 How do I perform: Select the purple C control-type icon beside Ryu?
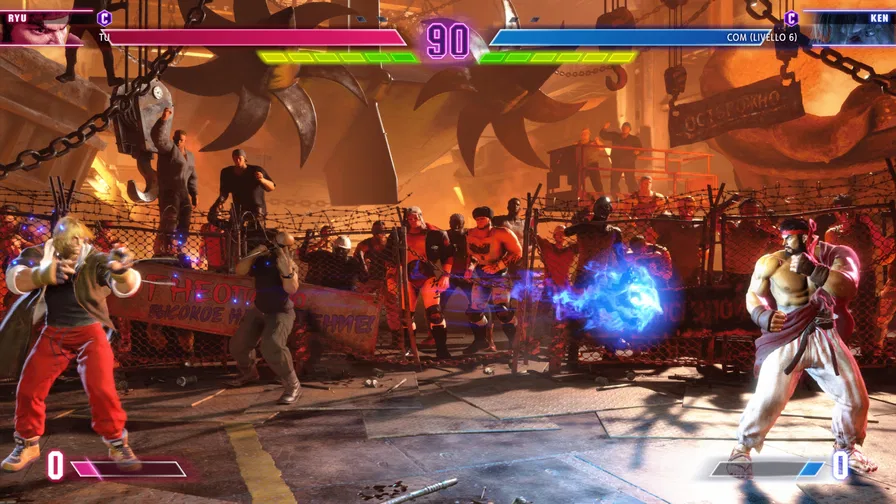(x=104, y=17)
